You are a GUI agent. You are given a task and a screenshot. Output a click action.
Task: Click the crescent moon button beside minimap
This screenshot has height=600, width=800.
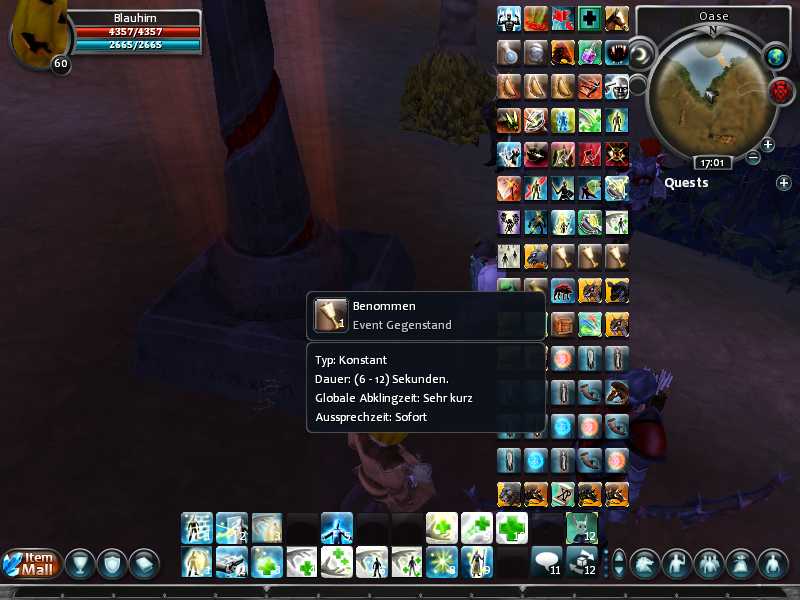coord(641,53)
